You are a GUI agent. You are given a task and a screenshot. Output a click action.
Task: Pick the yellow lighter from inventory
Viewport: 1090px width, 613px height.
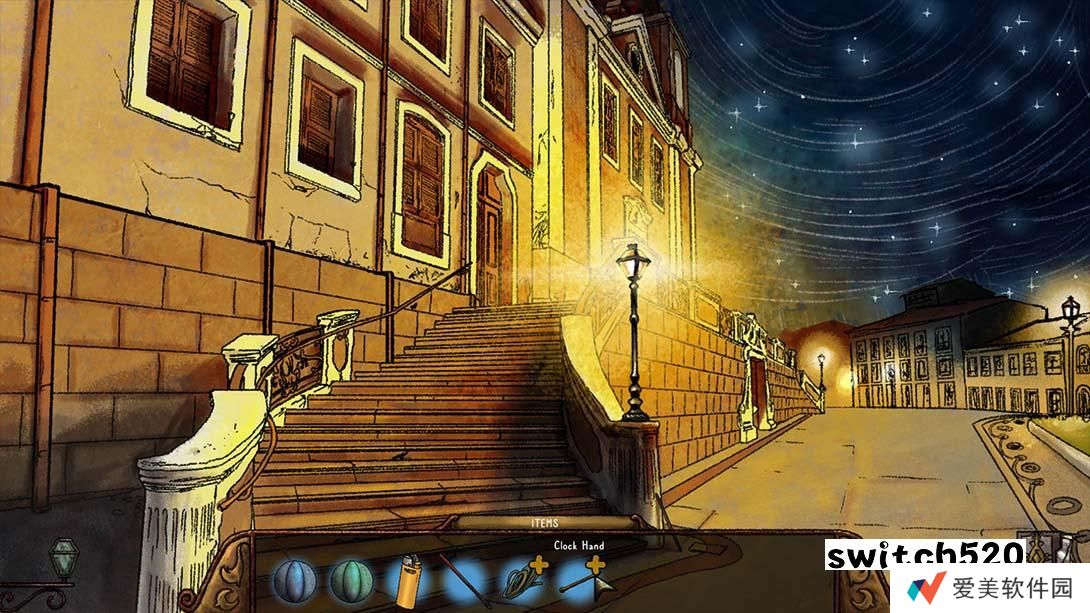tap(408, 581)
